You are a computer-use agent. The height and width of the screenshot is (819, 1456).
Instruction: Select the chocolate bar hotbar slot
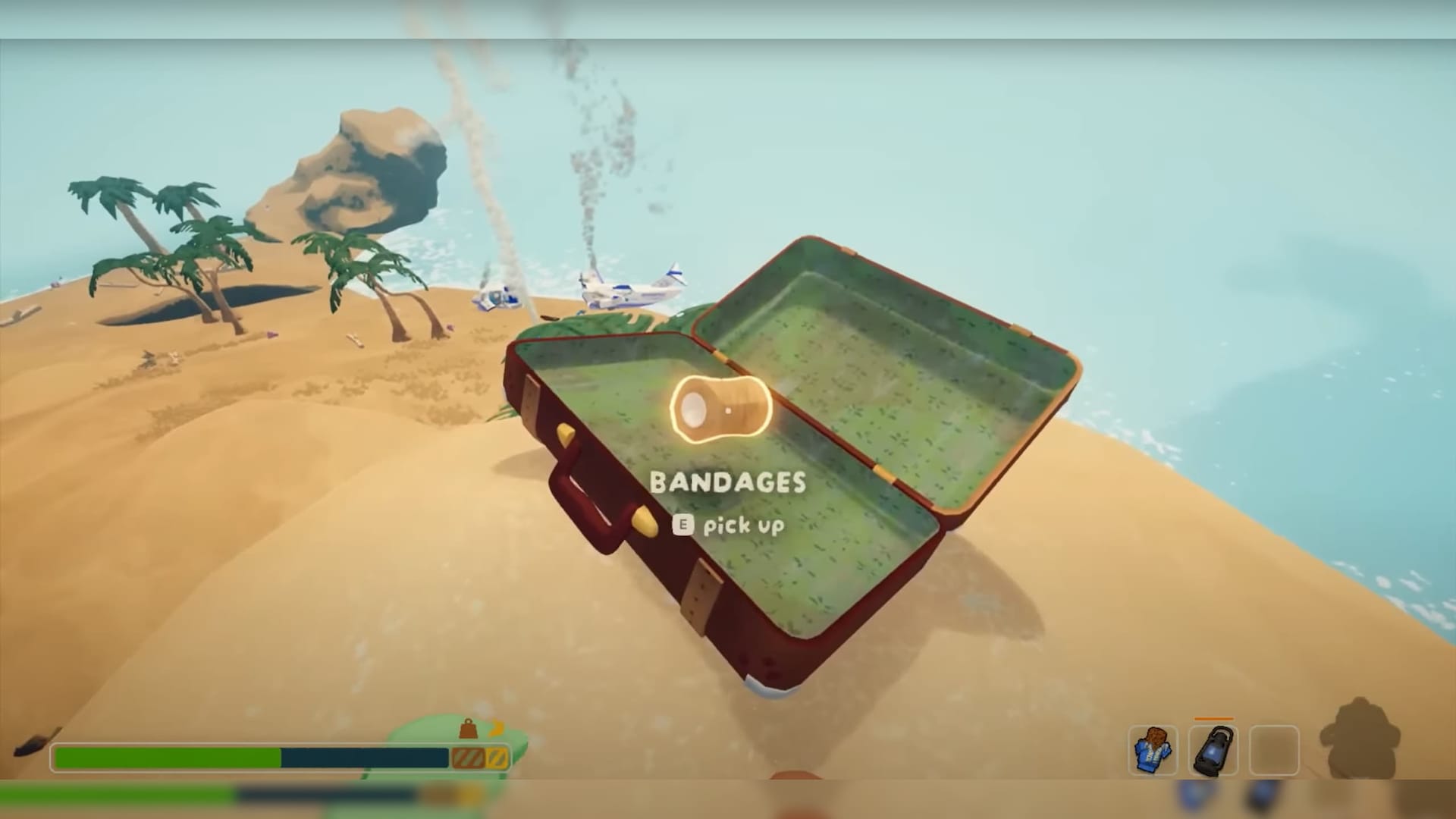1153,750
